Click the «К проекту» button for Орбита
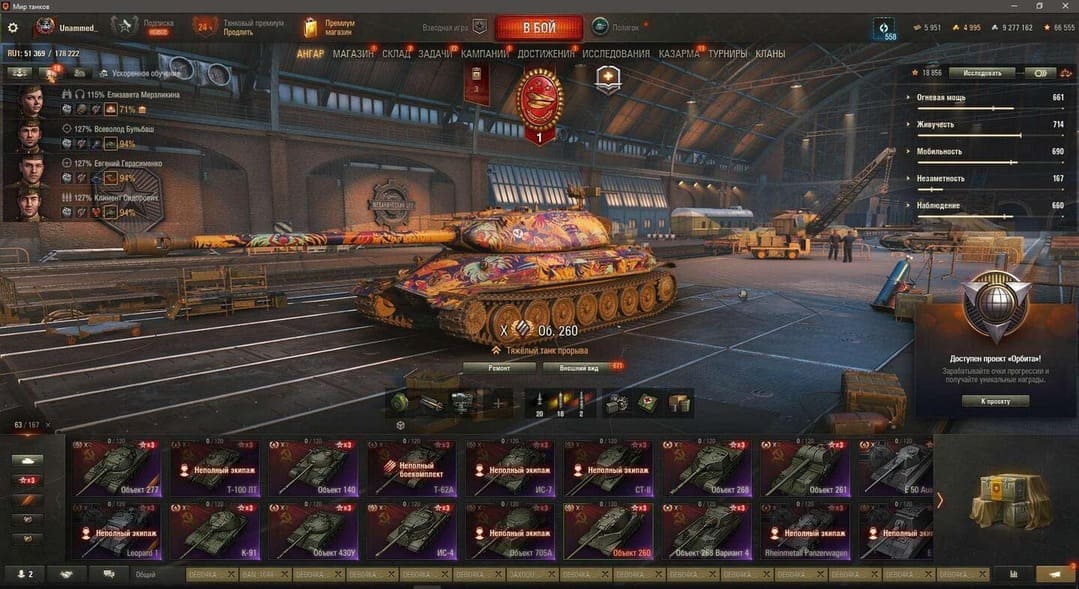Image resolution: width=1079 pixels, height=589 pixels. coord(994,401)
